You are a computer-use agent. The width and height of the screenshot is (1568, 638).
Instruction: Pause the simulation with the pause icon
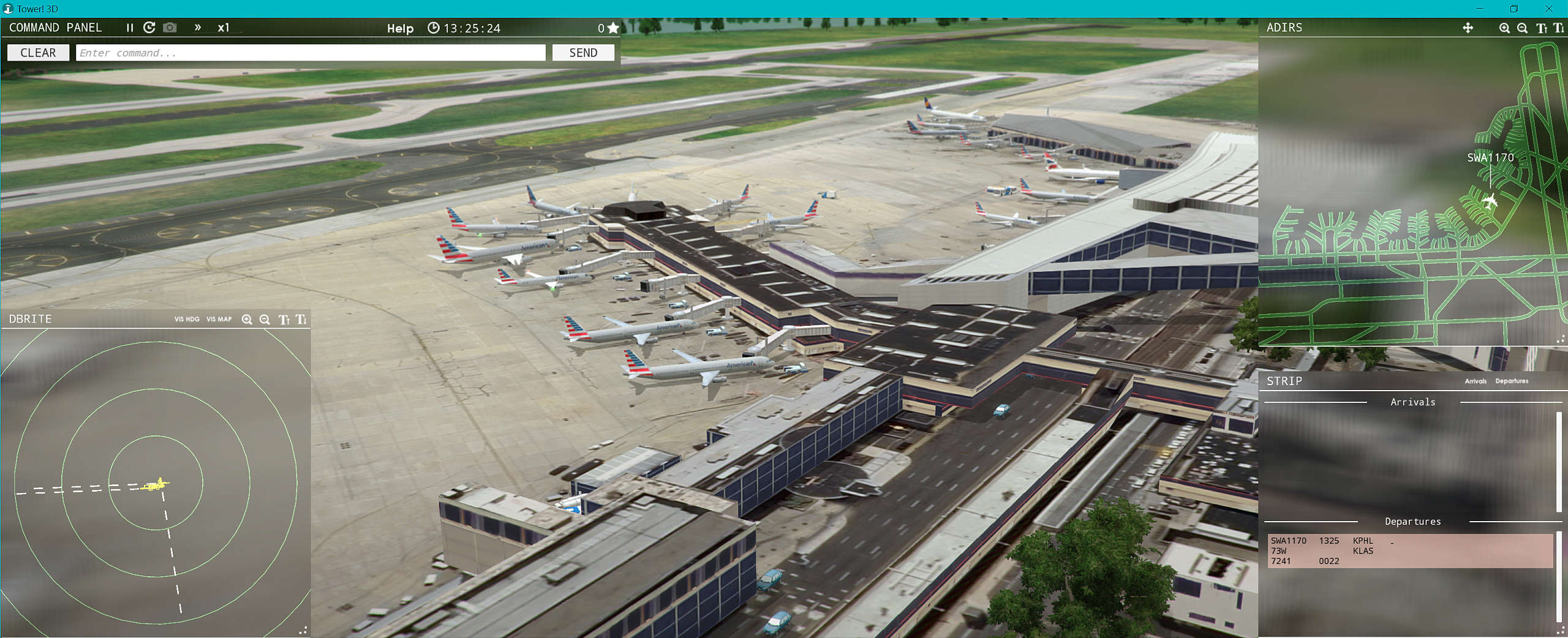point(129,28)
